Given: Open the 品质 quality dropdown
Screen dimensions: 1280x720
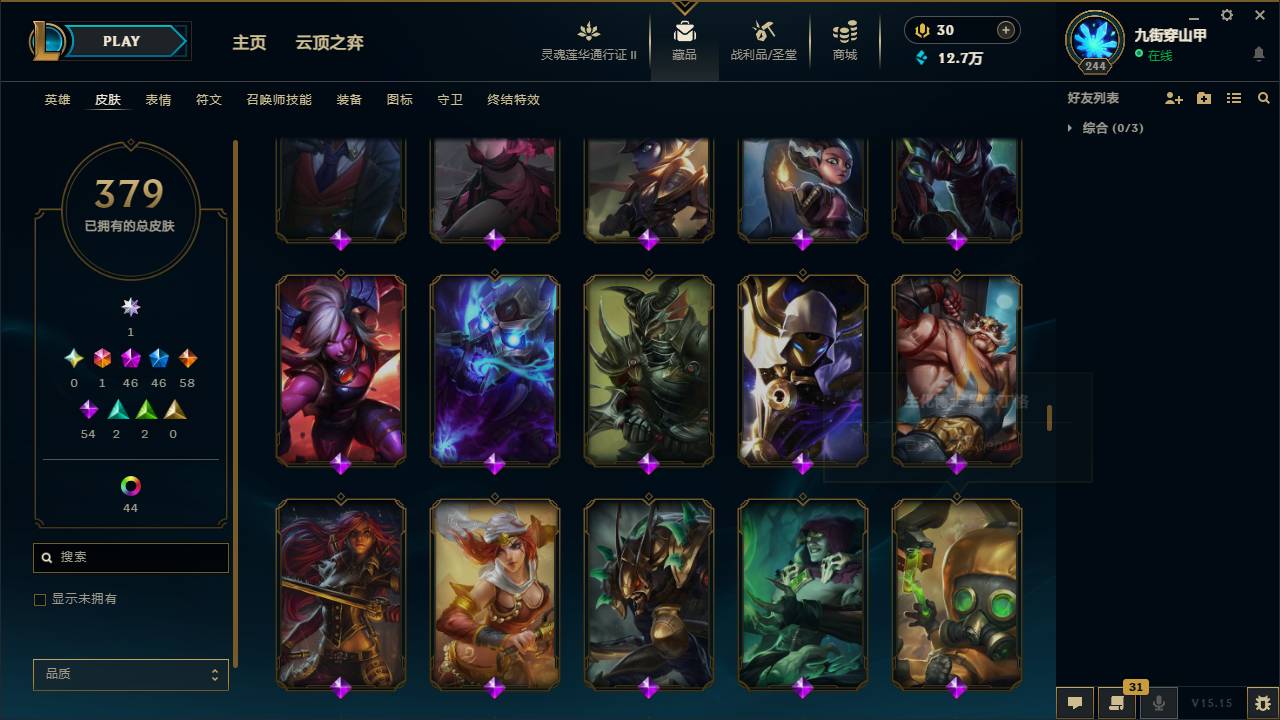Looking at the screenshot, I should click(x=130, y=674).
